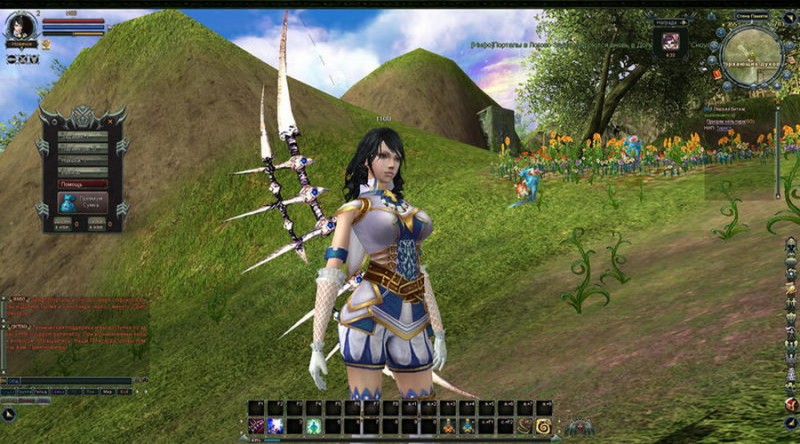
Task: Activate the green figure skill on hotbar
Action: 313,426
